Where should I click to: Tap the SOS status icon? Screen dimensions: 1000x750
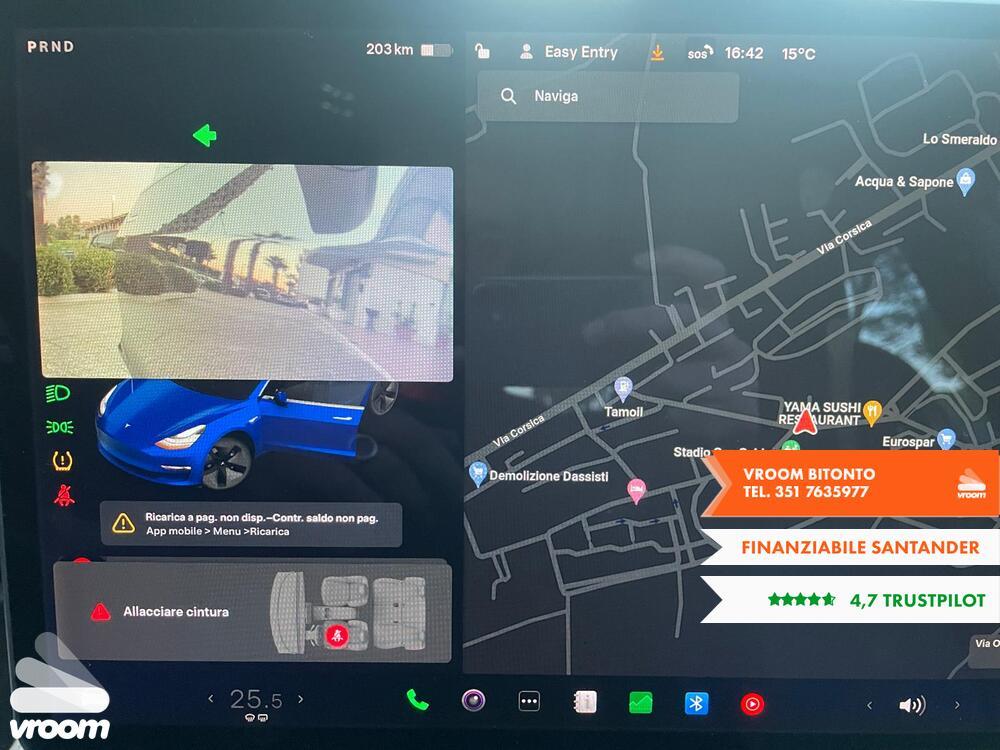700,53
